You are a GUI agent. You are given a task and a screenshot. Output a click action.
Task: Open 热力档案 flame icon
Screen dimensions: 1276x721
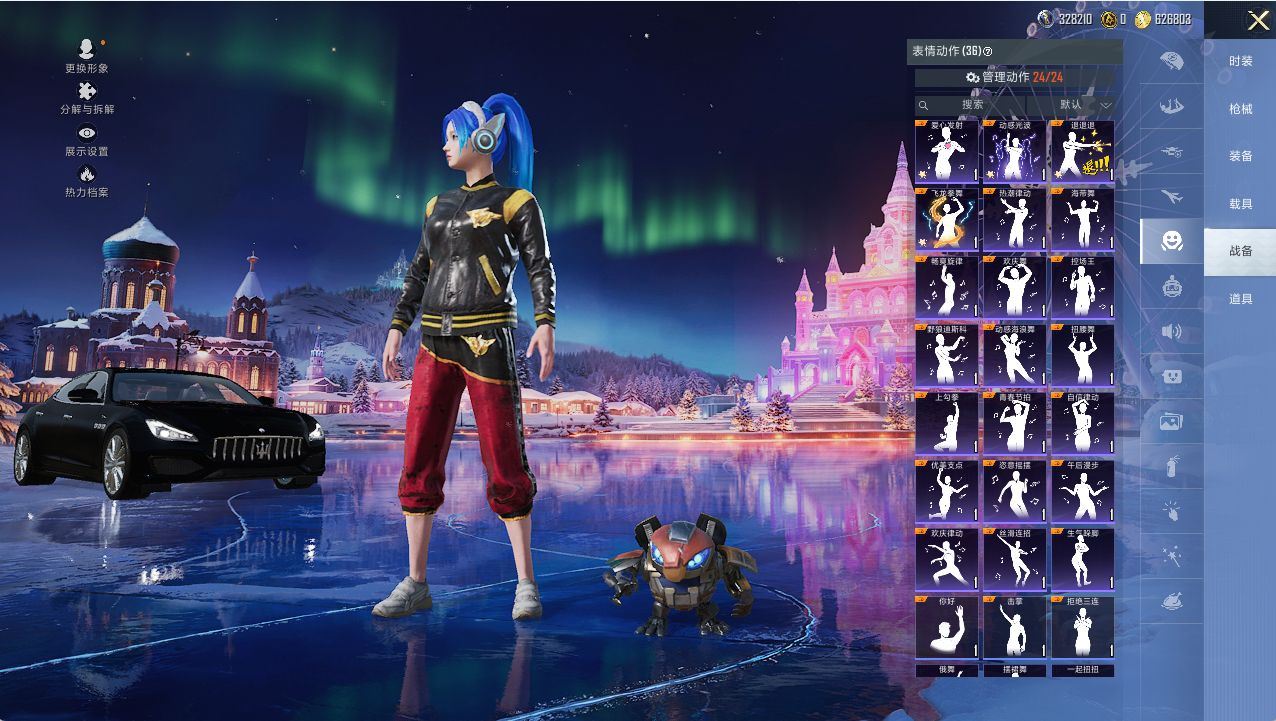click(x=87, y=180)
